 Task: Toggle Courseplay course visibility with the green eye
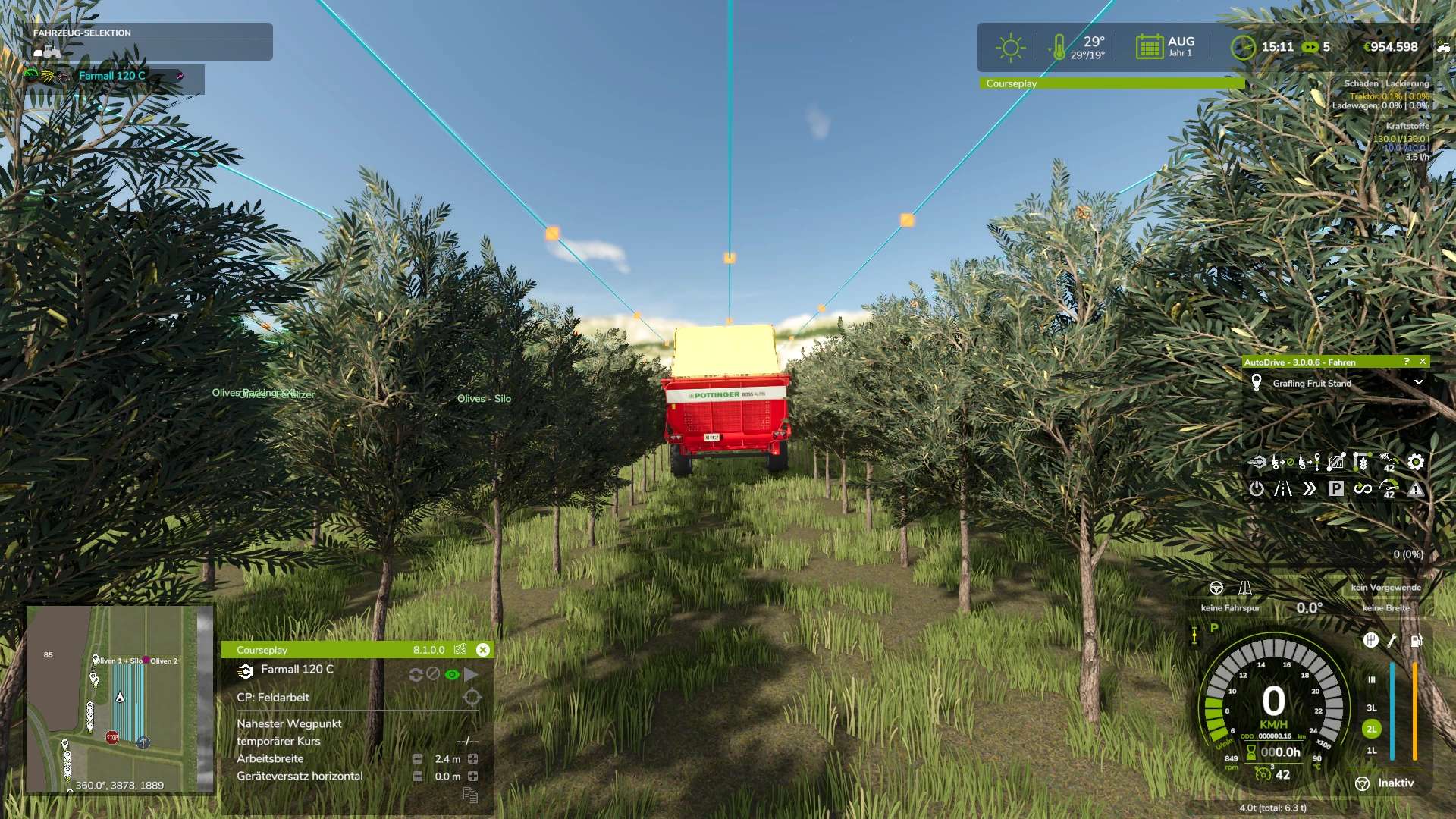pos(452,674)
